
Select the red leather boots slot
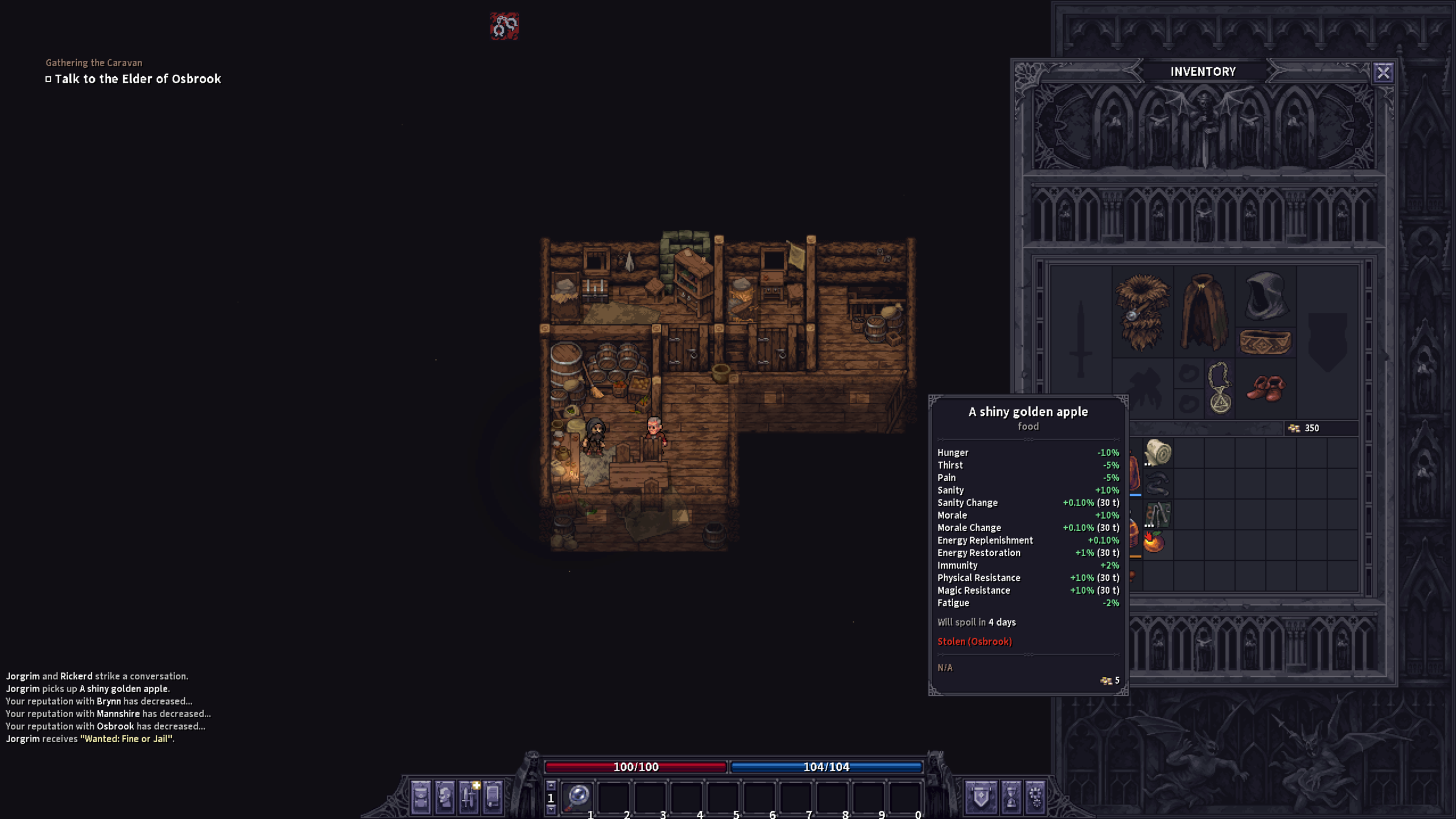point(1265,388)
